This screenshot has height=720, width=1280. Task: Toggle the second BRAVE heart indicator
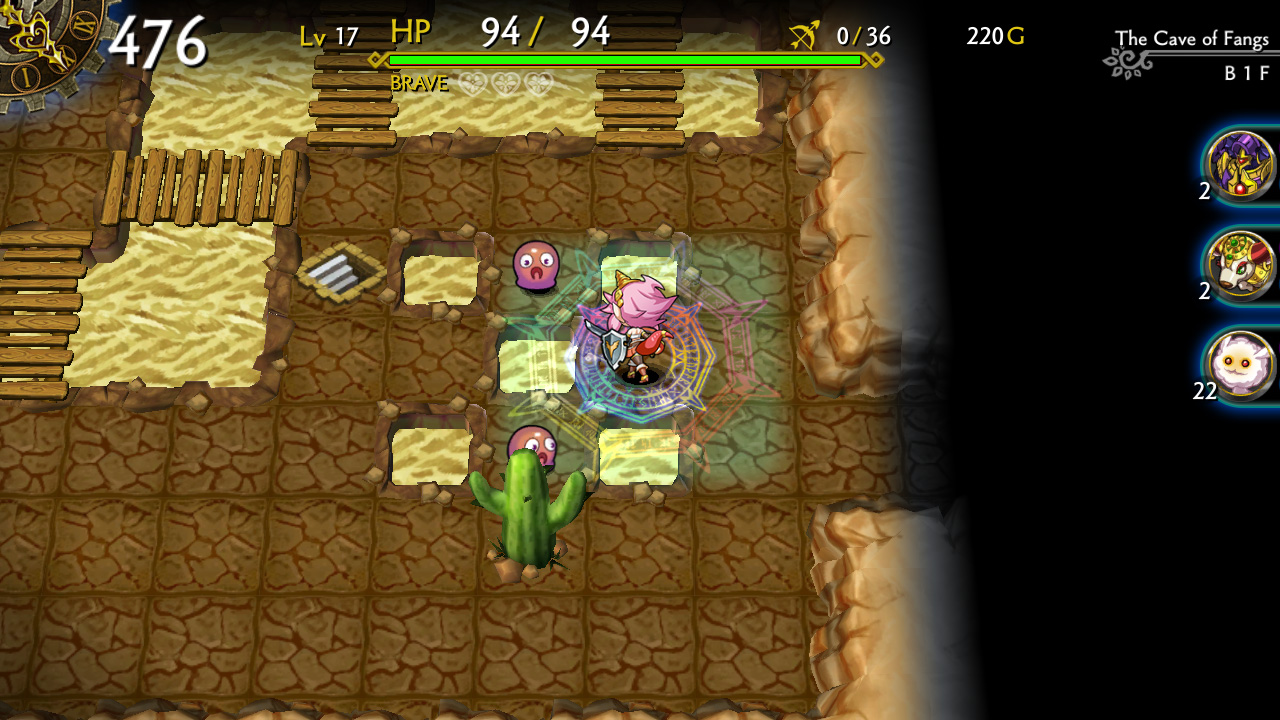point(507,84)
